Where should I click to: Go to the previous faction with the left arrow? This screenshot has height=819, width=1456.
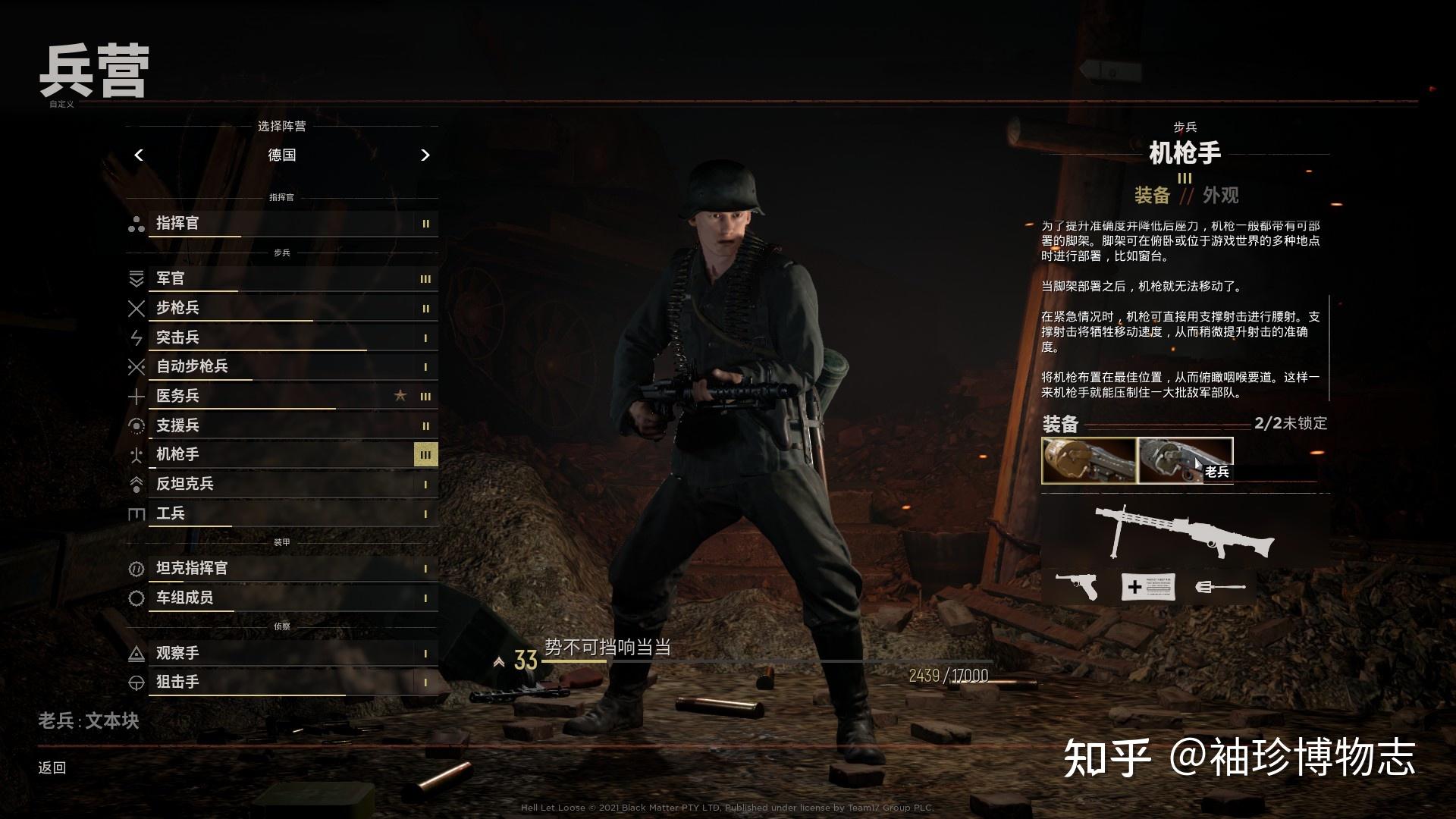tap(139, 155)
